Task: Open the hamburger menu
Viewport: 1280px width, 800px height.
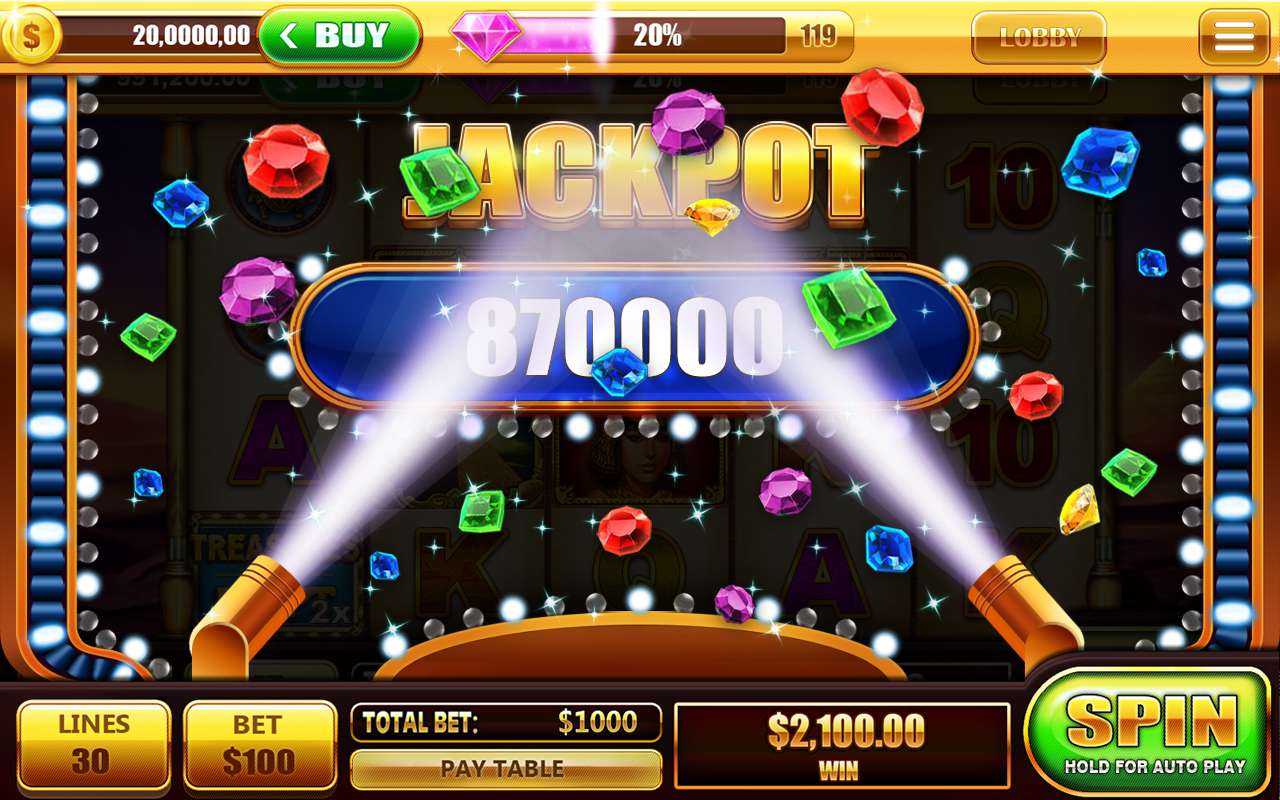Action: pyautogui.click(x=1233, y=37)
